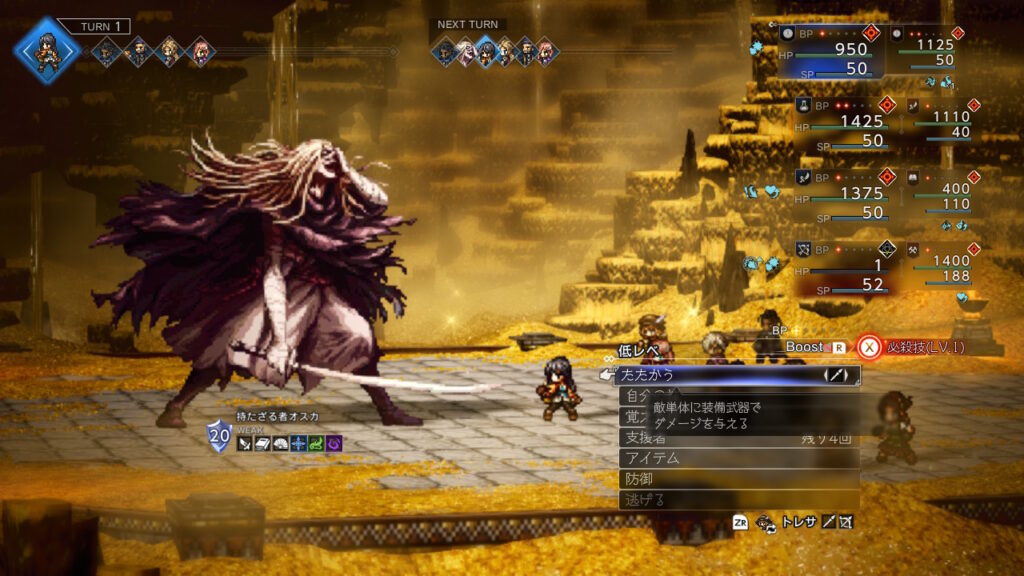Click the enemy's blue shield counter
Viewport: 1024px width, 576px height.
point(219,436)
